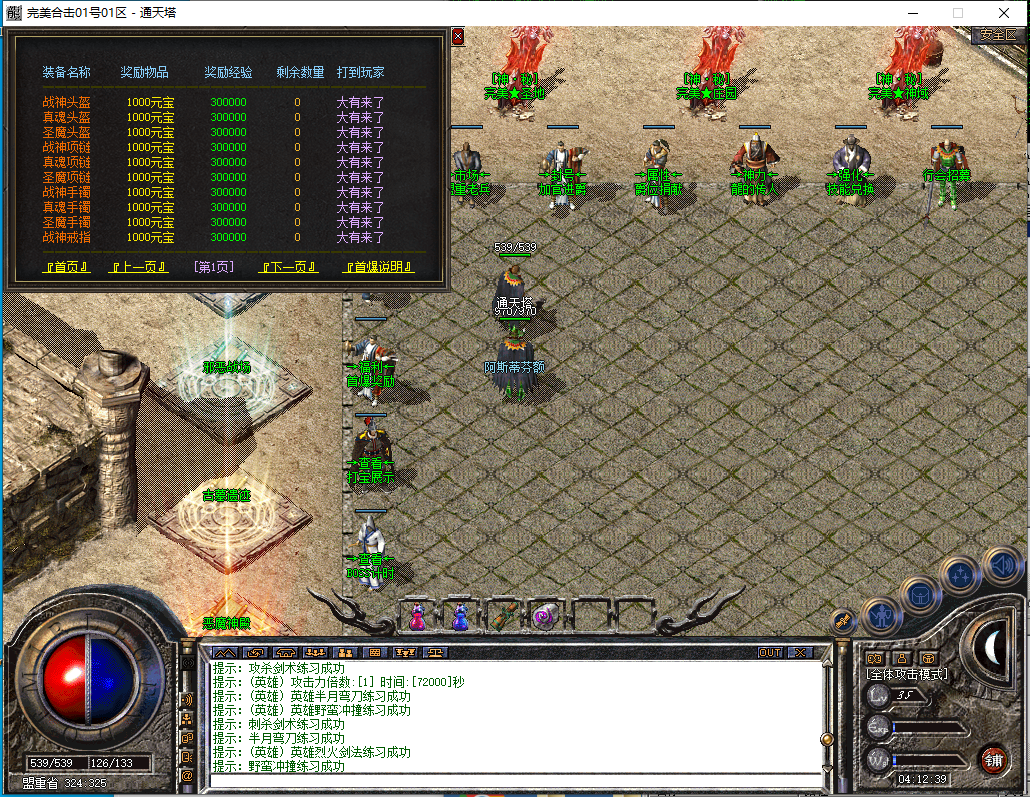This screenshot has width=1030, height=797.
Task: Close the first-drop reward panel
Action: pyautogui.click(x=458, y=36)
